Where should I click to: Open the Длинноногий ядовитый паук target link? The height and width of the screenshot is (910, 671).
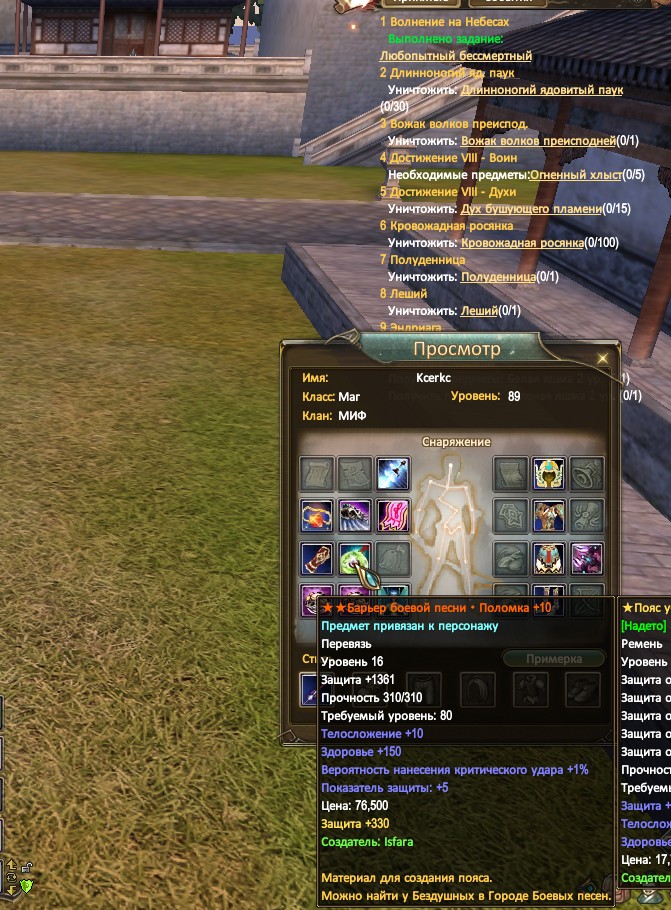[541, 90]
